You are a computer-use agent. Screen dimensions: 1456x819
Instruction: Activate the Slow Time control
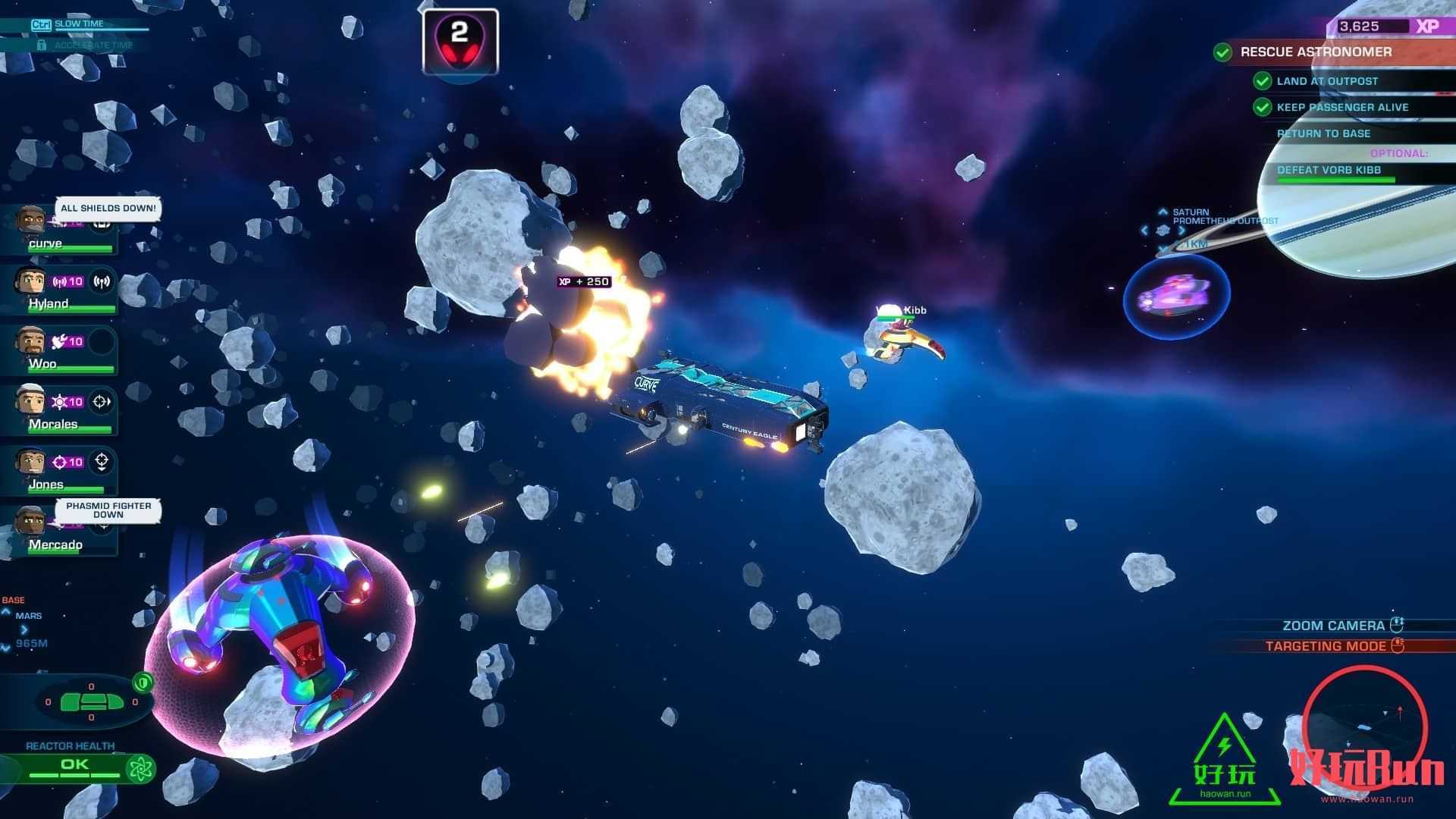click(79, 24)
